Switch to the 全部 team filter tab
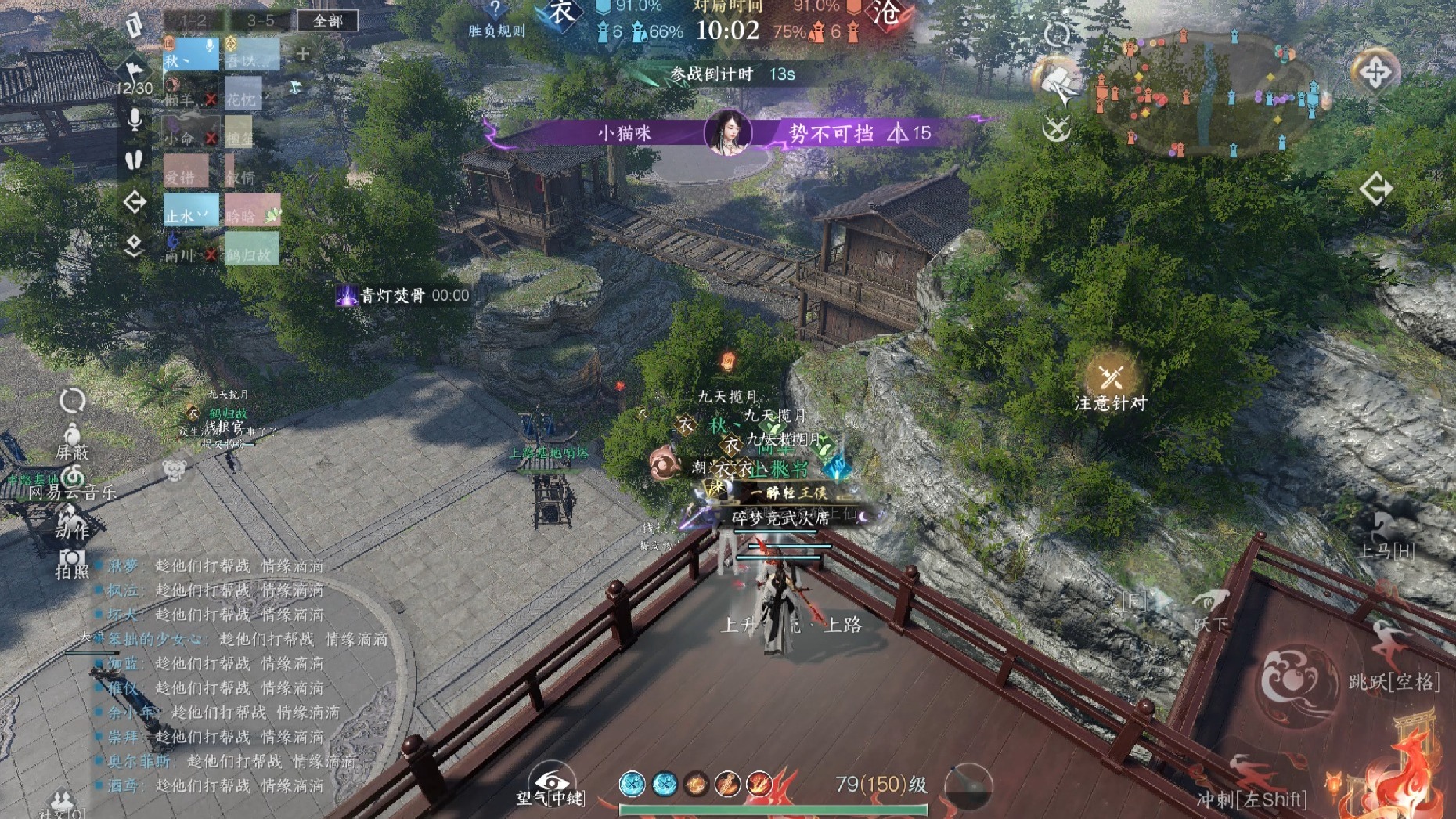The width and height of the screenshot is (1456, 819). (x=327, y=21)
